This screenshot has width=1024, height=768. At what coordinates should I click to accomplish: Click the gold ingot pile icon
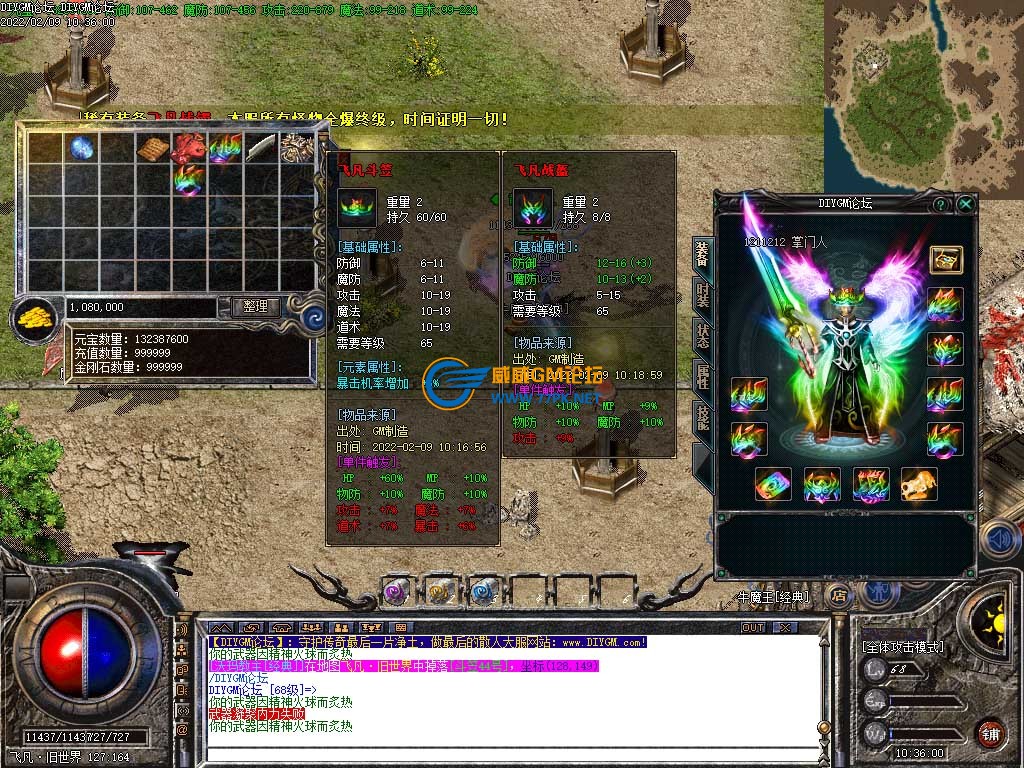tap(35, 319)
